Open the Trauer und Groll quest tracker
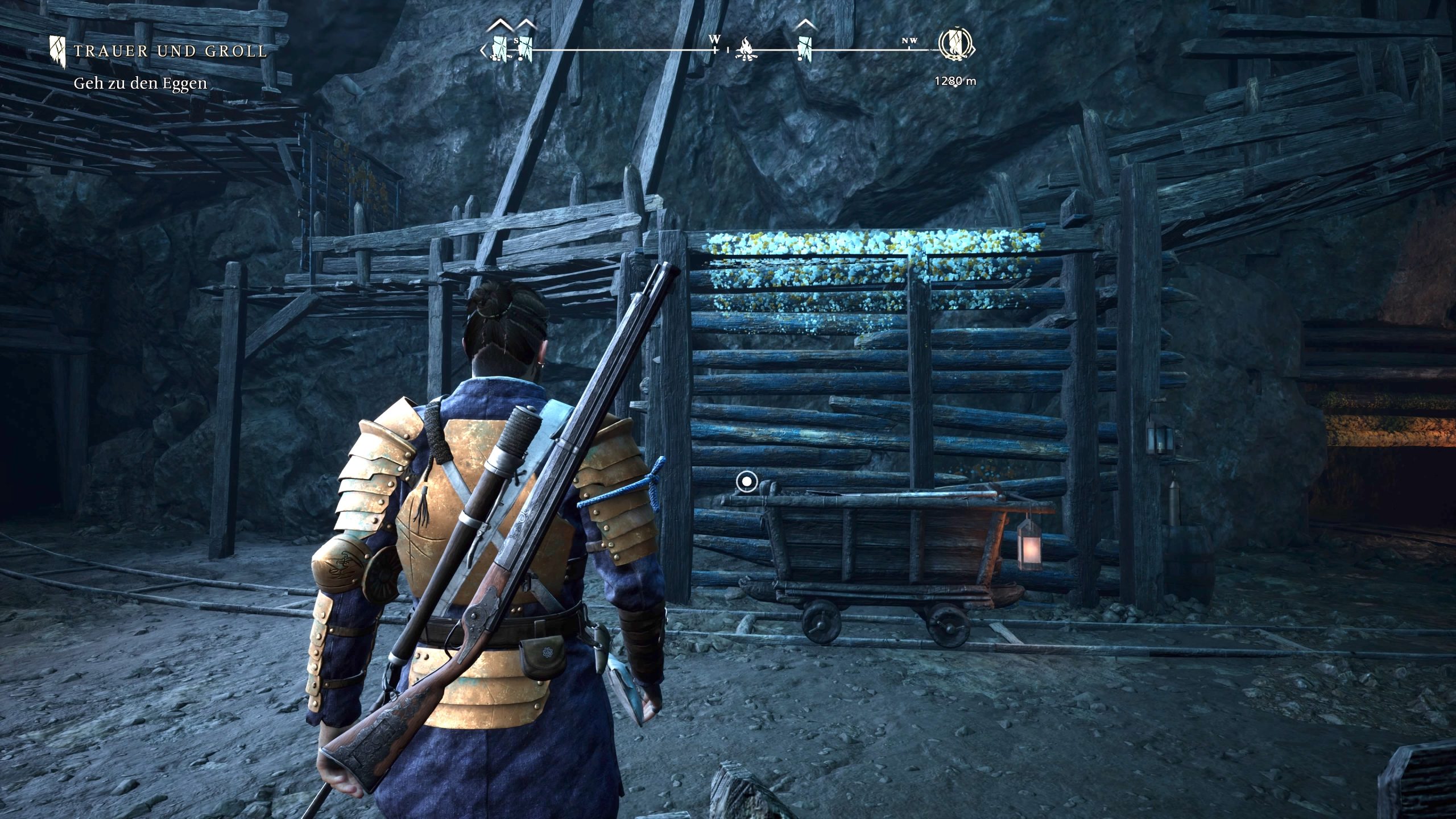Image resolution: width=1456 pixels, height=819 pixels. 169,51
